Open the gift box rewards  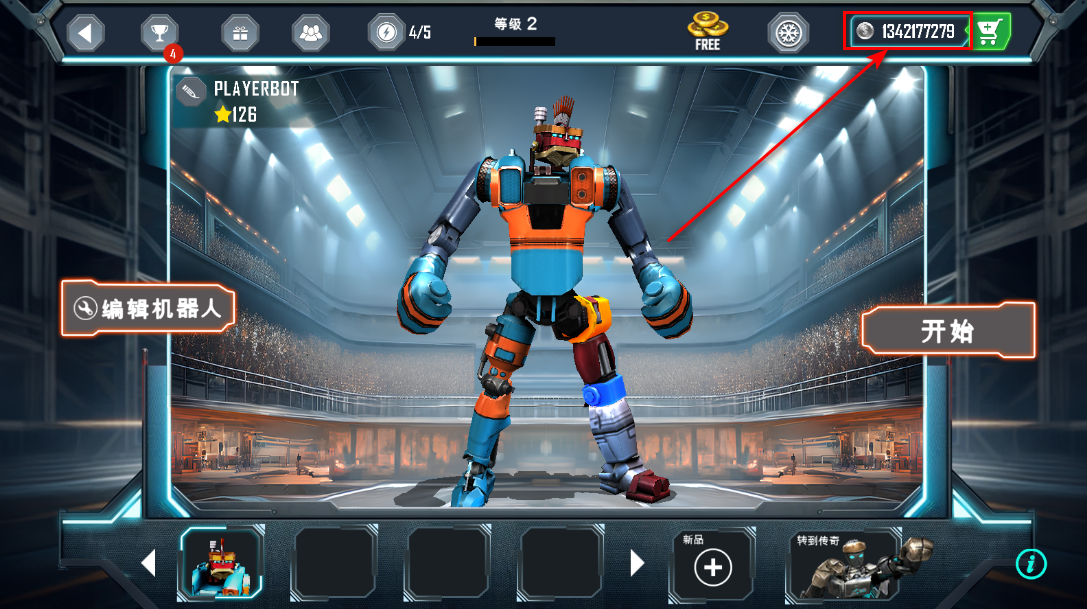(239, 33)
